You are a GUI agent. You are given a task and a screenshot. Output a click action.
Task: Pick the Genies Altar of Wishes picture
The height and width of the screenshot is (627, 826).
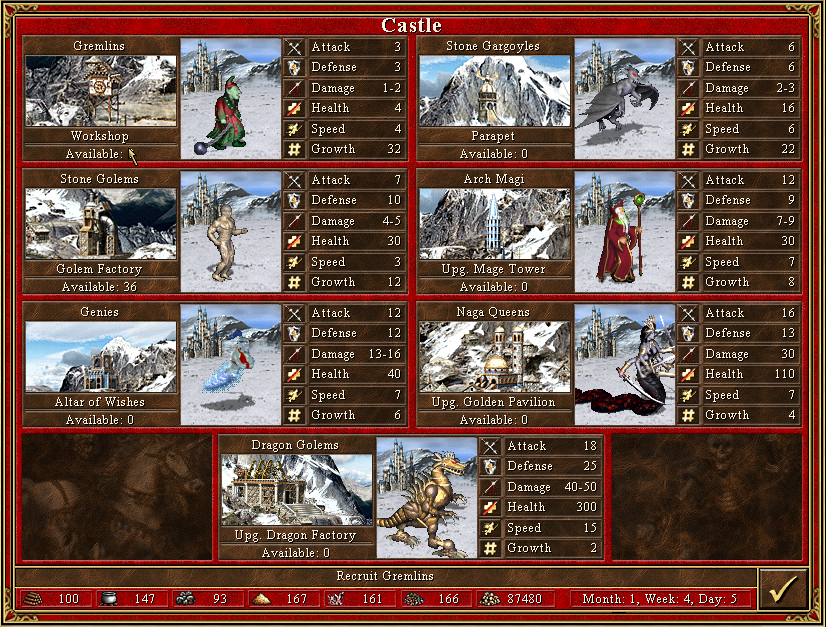(100, 357)
